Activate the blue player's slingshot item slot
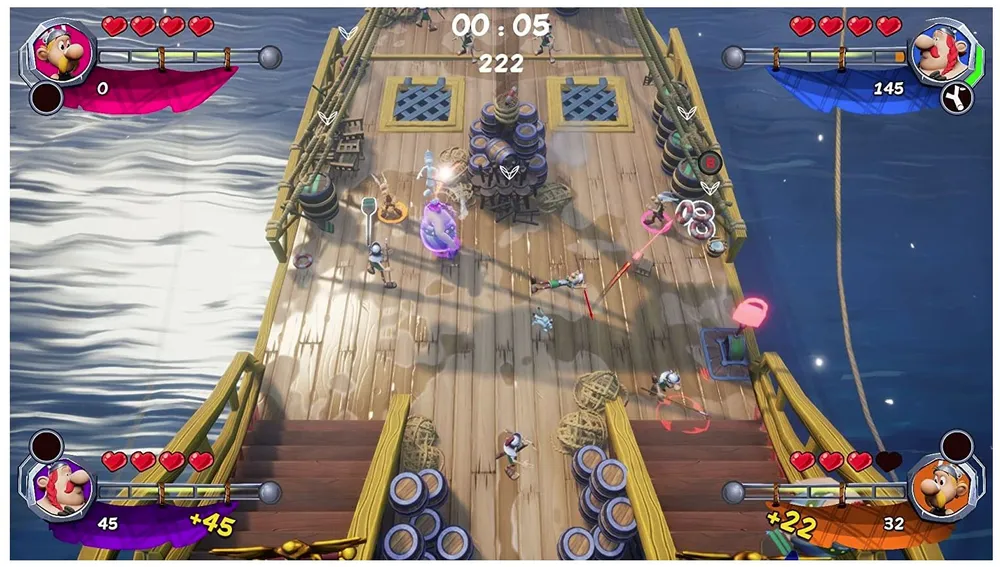1000x567 pixels. [x=956, y=97]
